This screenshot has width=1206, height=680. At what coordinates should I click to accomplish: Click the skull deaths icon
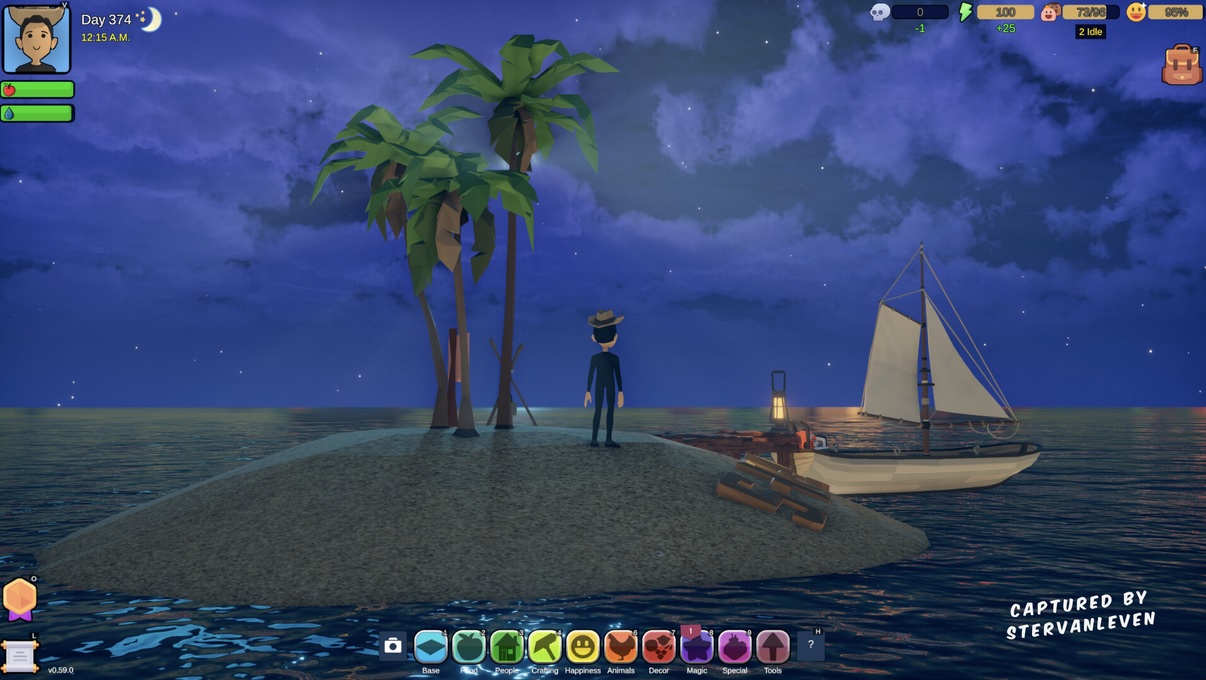click(x=880, y=12)
